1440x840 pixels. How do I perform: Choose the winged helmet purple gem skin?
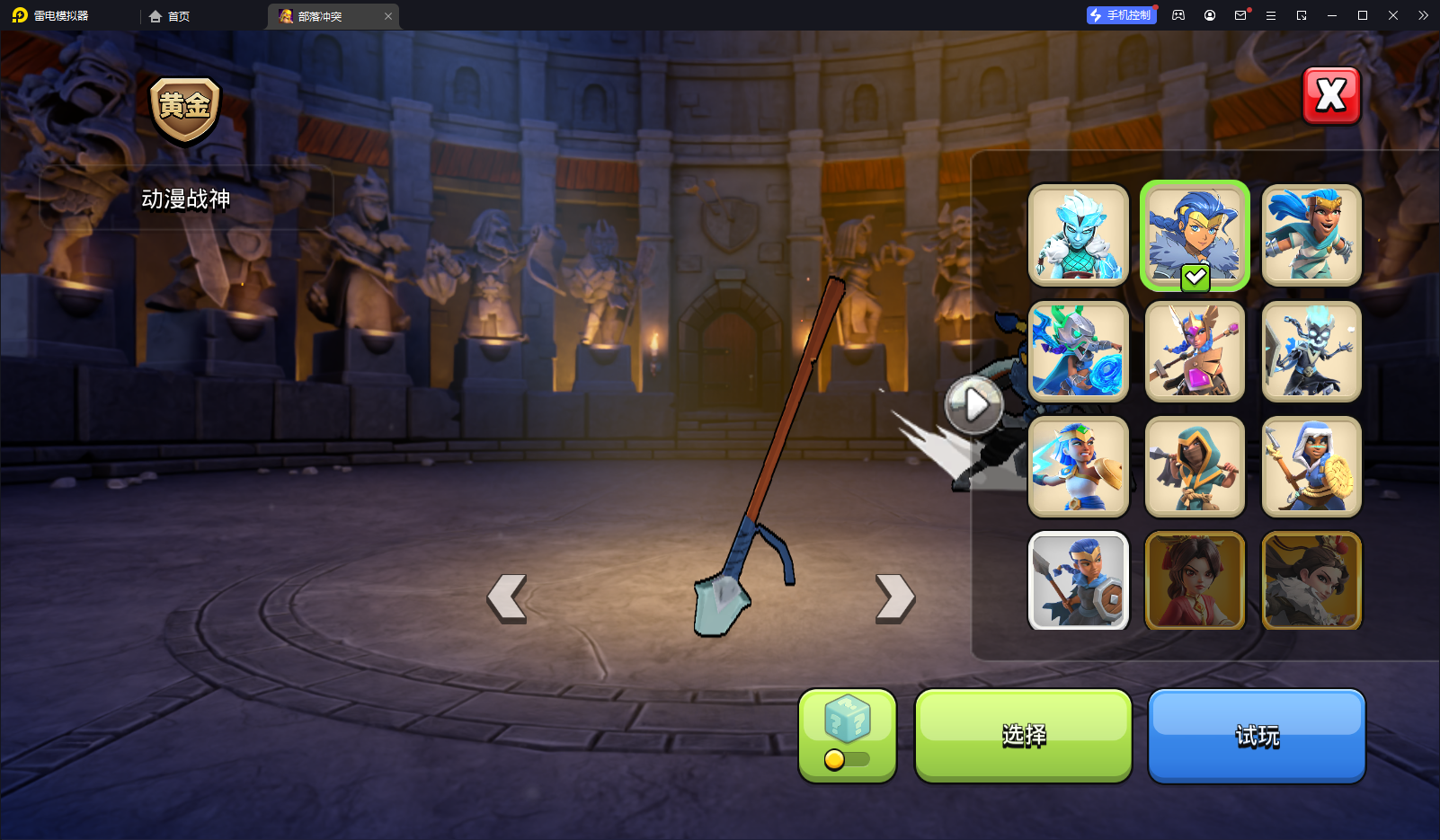click(1195, 351)
